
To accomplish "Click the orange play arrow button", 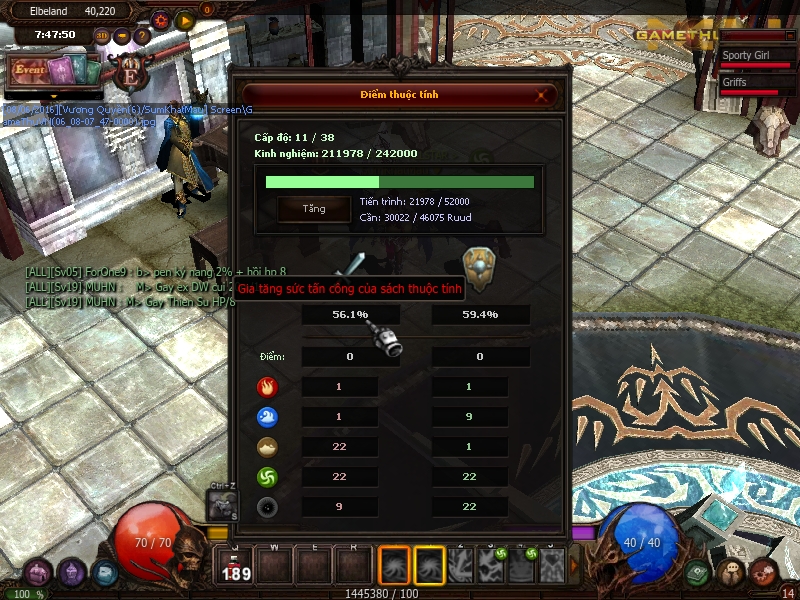I will [184, 19].
